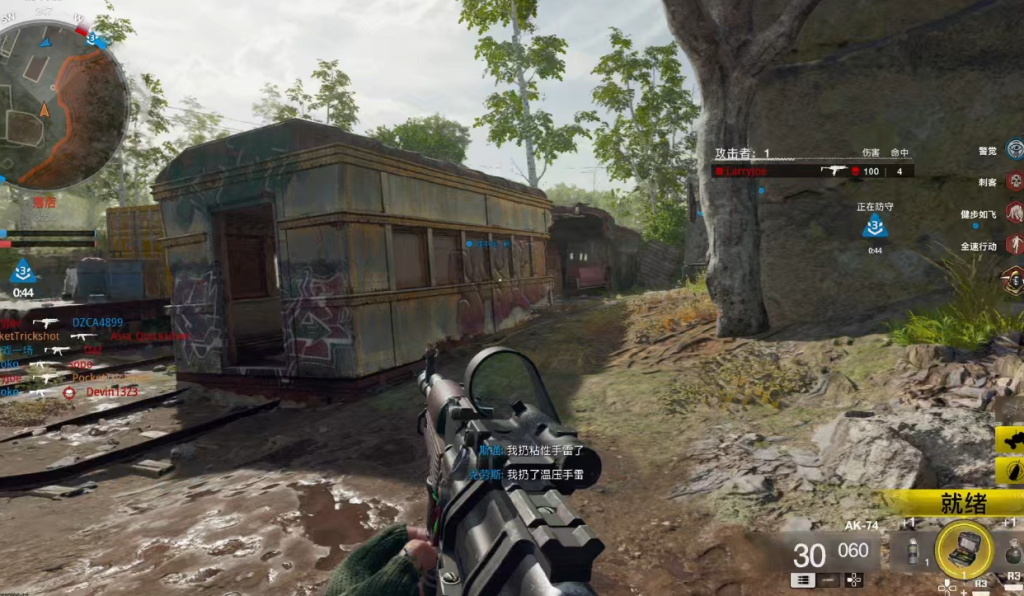
Task: Select the 全速行动 perk icon
Action: click(1014, 245)
